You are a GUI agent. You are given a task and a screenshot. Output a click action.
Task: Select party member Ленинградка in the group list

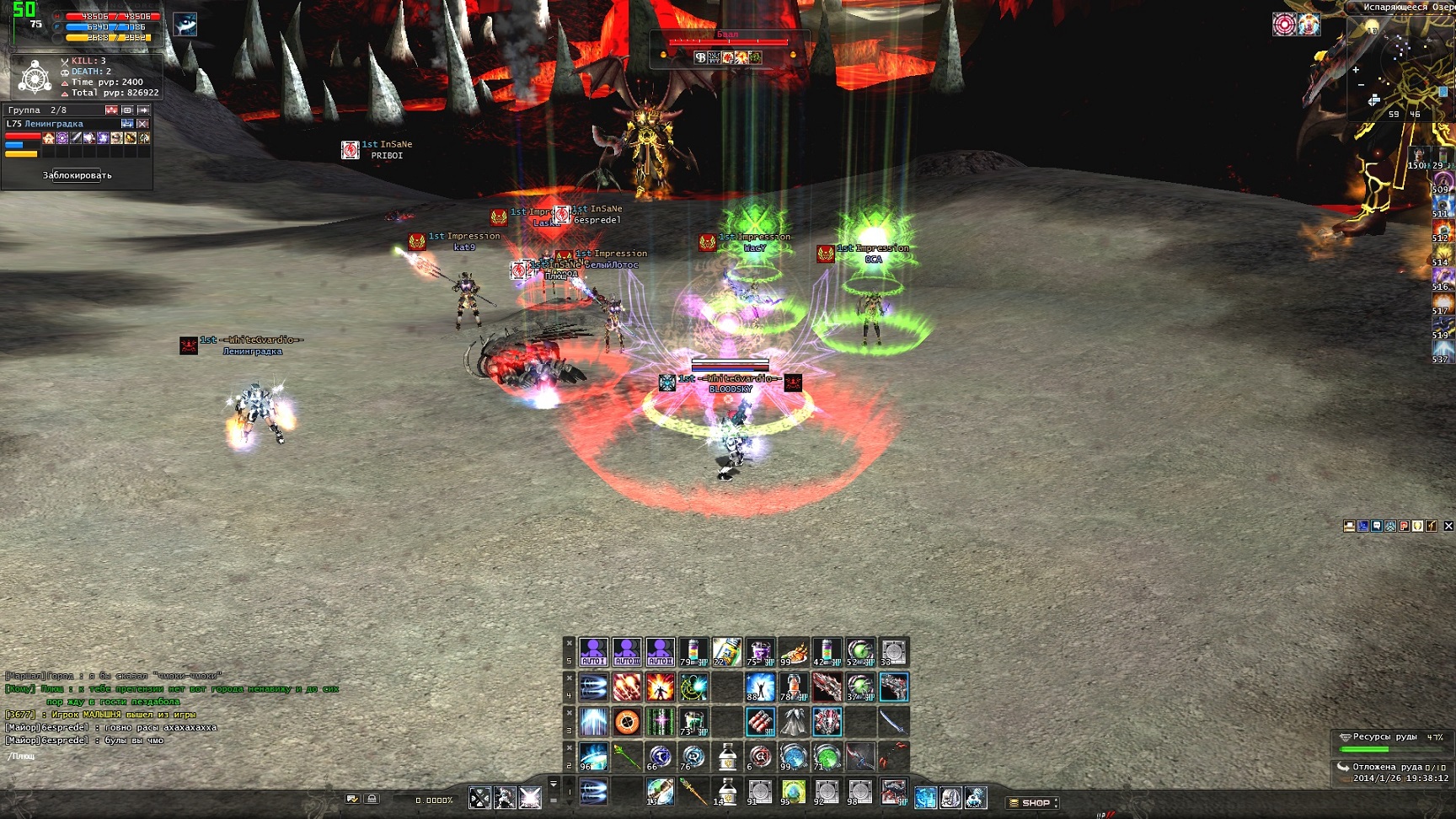click(x=54, y=124)
